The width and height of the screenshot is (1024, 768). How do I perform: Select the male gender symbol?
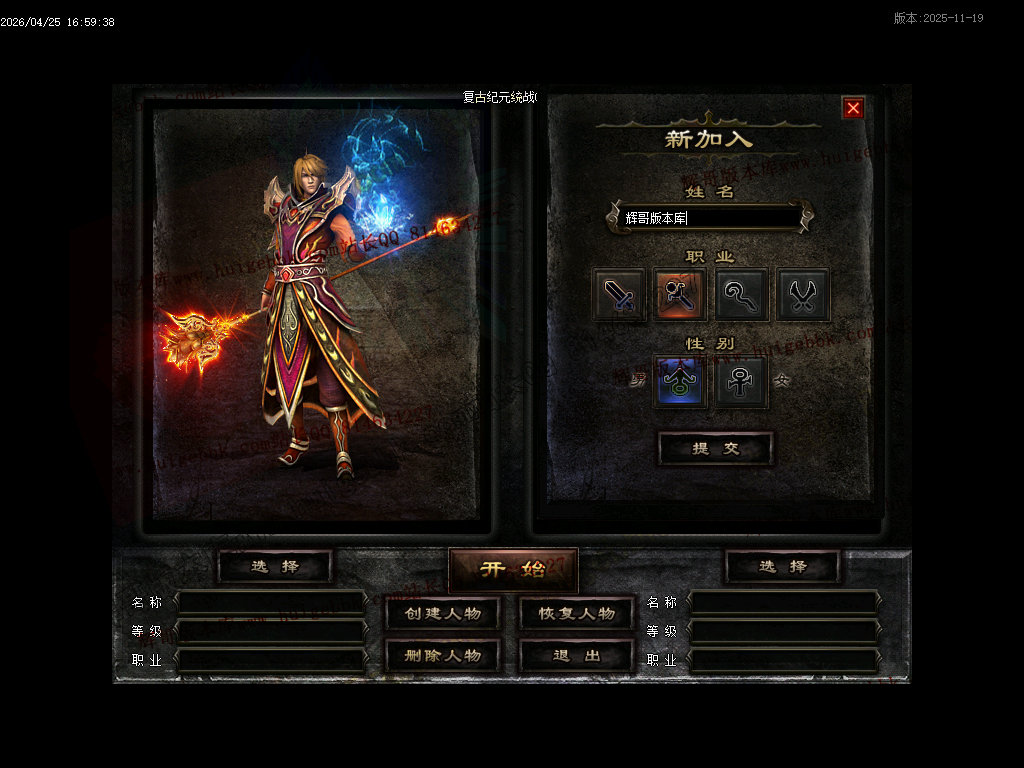(x=680, y=382)
